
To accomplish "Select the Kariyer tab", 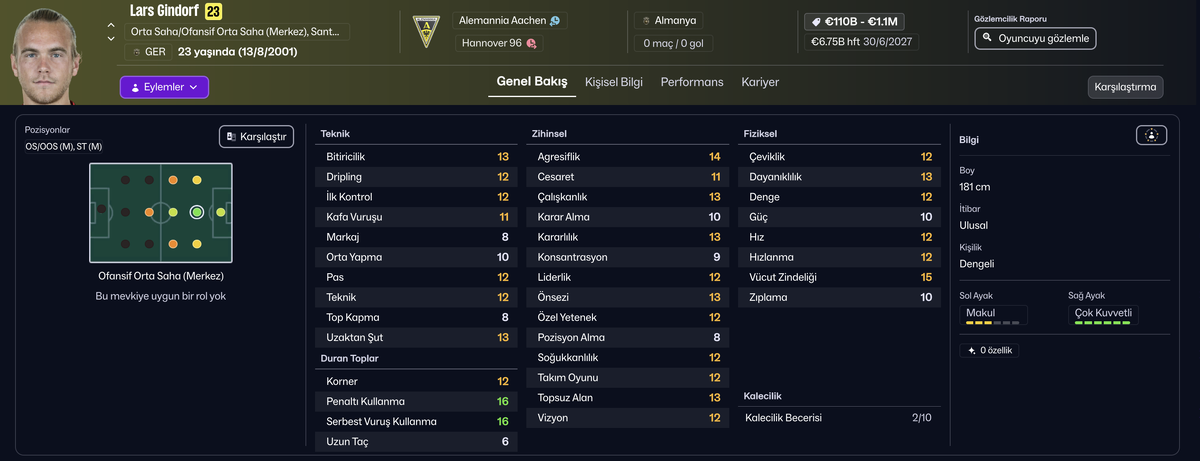I will 760,82.
